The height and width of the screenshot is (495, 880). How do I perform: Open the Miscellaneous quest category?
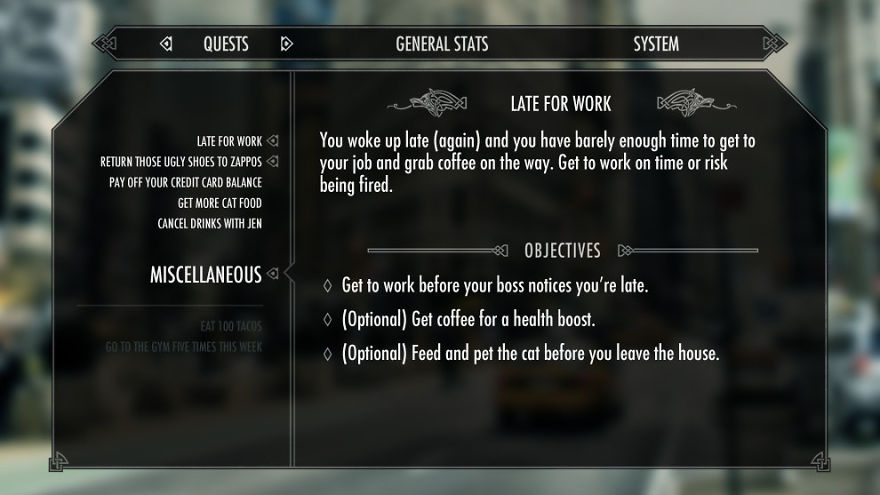(205, 274)
